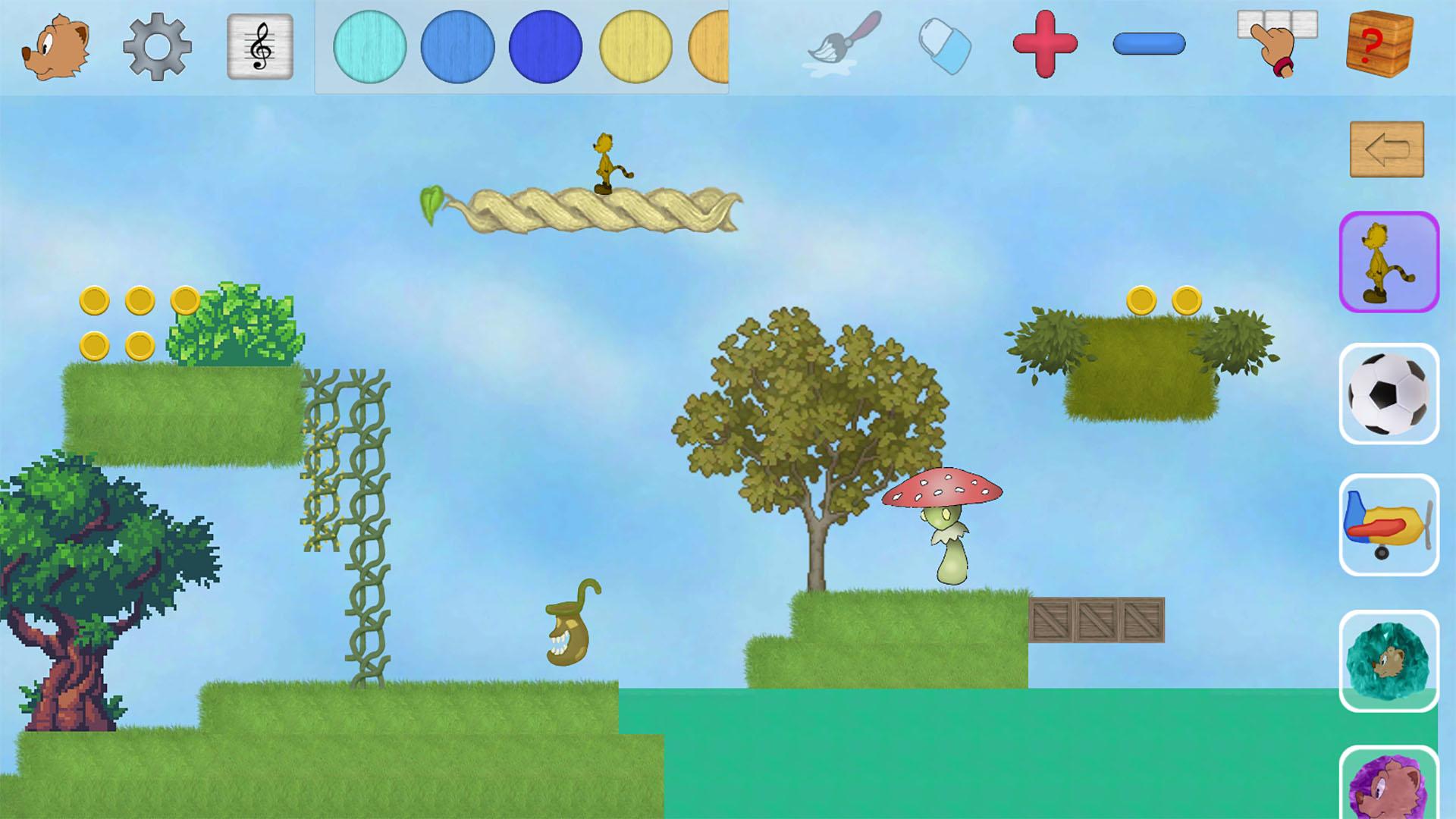Click the wooden back arrow button

1386,149
